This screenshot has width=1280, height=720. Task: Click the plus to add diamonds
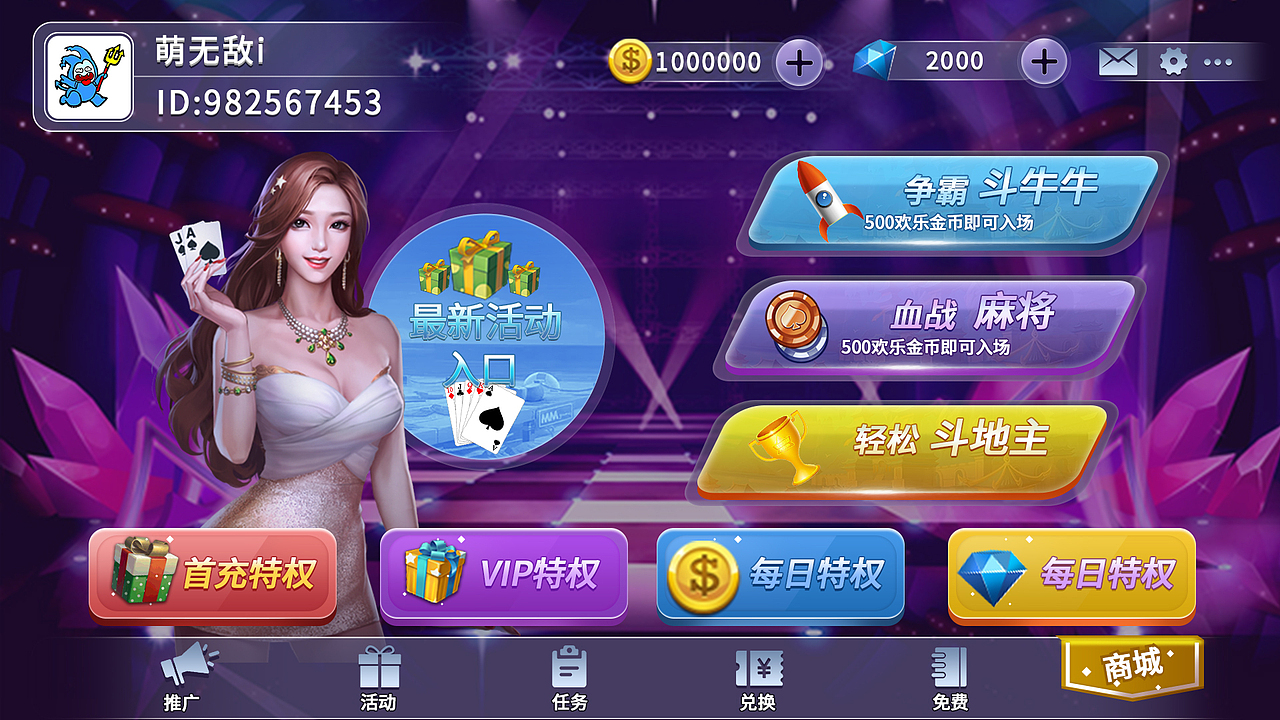[1043, 61]
